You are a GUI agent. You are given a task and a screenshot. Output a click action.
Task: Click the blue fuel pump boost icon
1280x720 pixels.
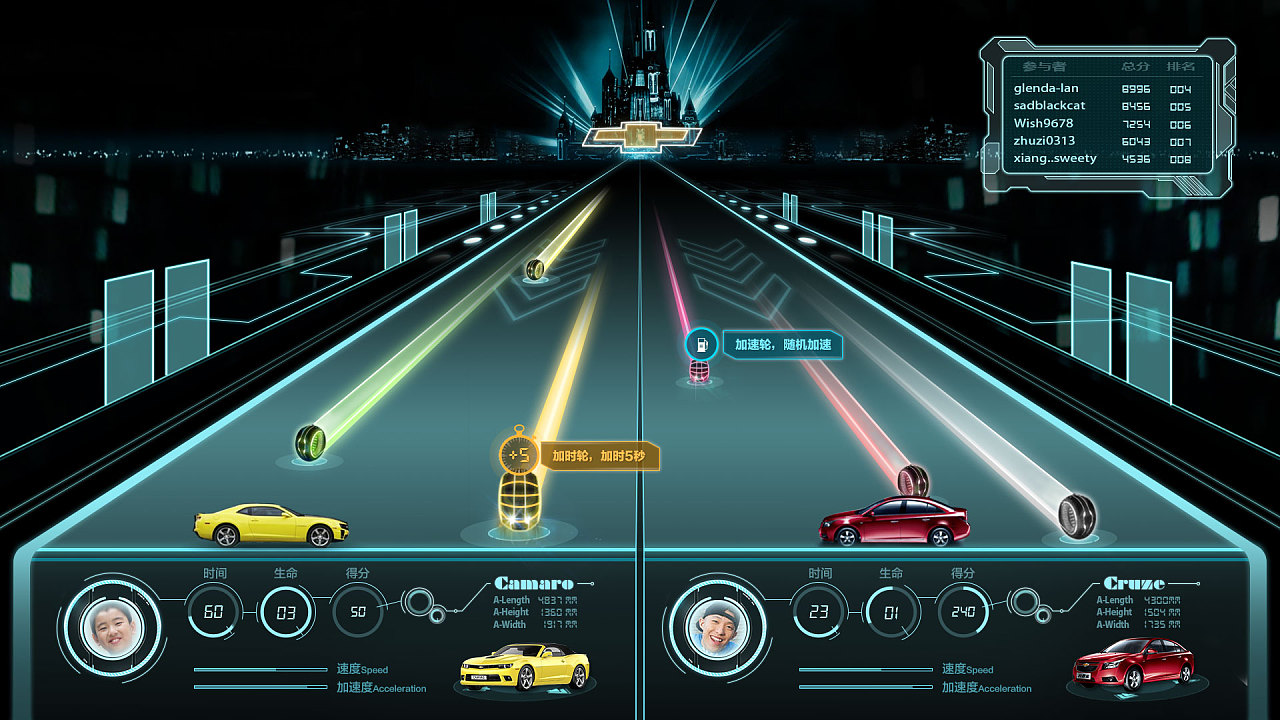(x=701, y=345)
